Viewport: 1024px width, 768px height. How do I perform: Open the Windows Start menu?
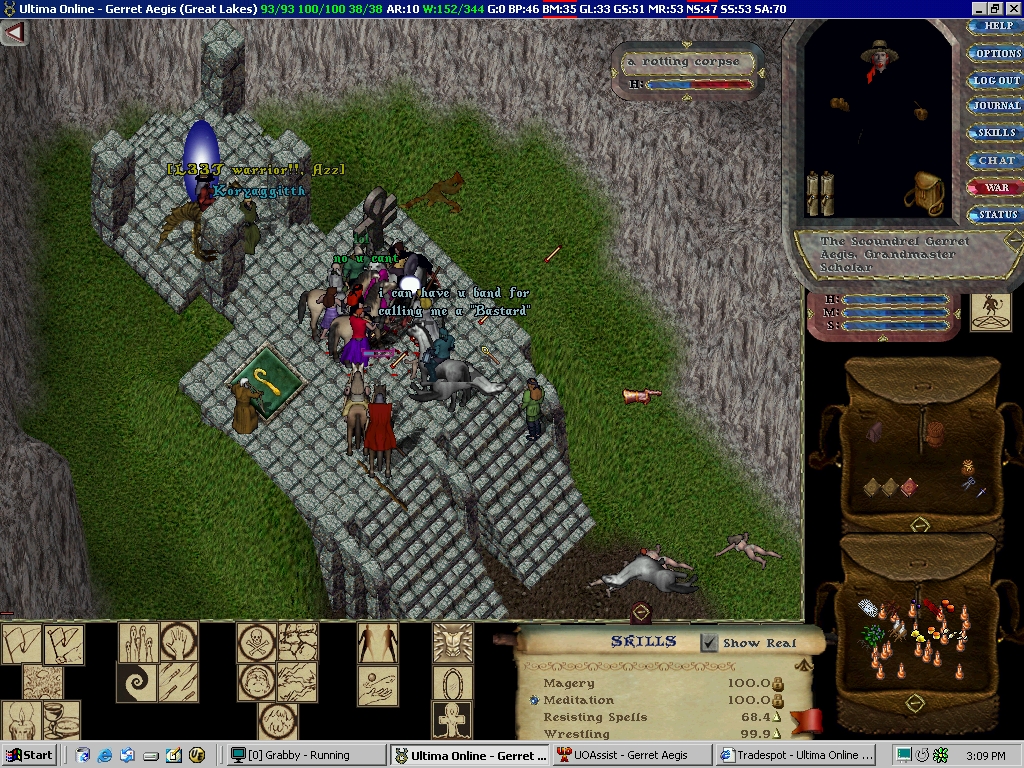(31, 755)
